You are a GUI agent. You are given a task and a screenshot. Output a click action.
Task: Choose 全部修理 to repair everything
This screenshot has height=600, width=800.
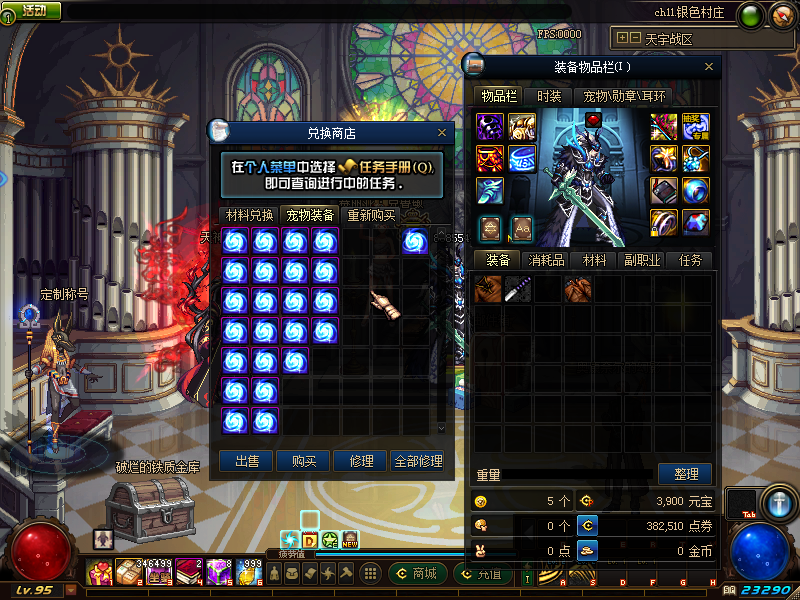point(418,461)
